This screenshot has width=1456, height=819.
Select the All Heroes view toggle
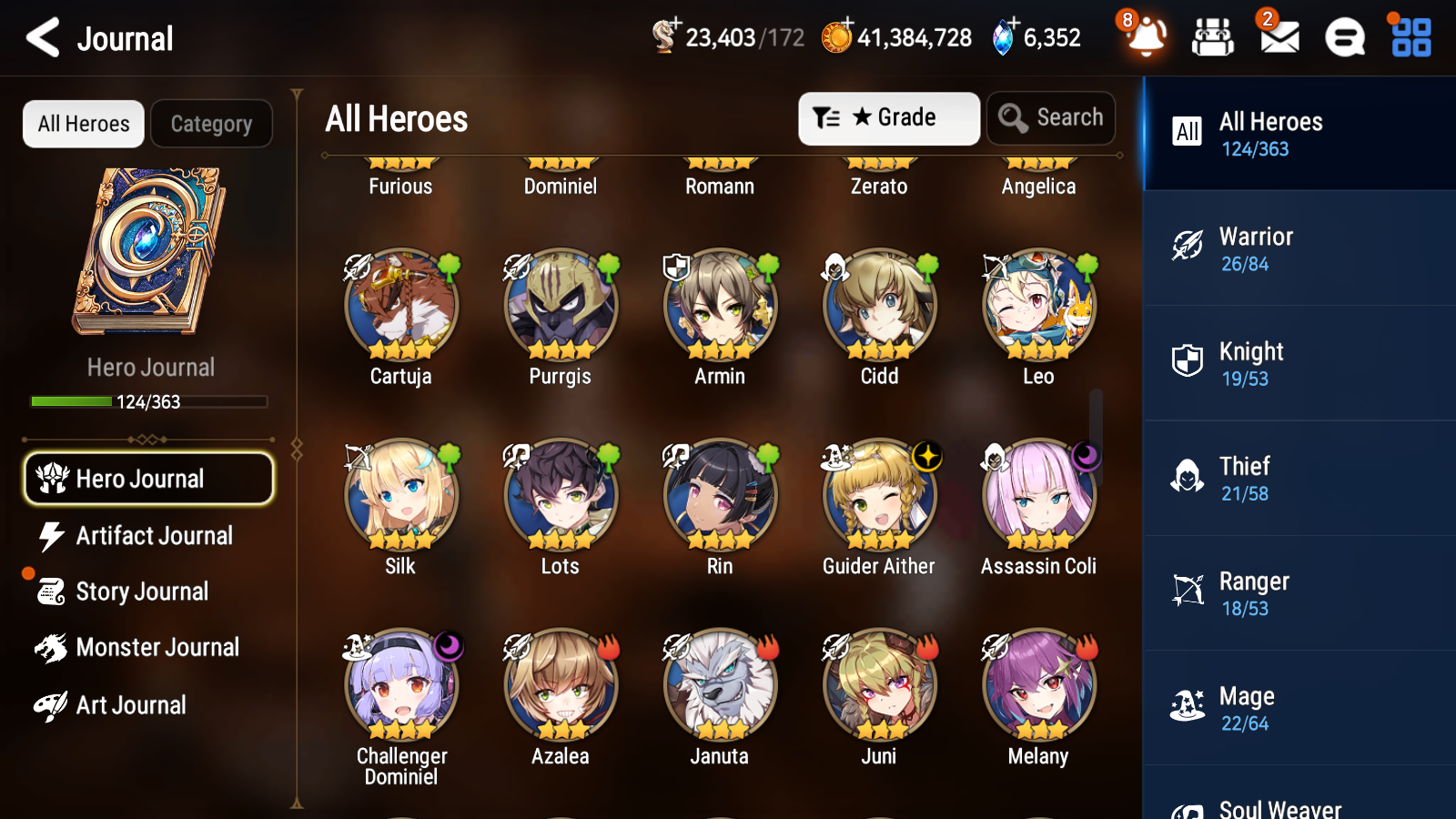tap(83, 124)
